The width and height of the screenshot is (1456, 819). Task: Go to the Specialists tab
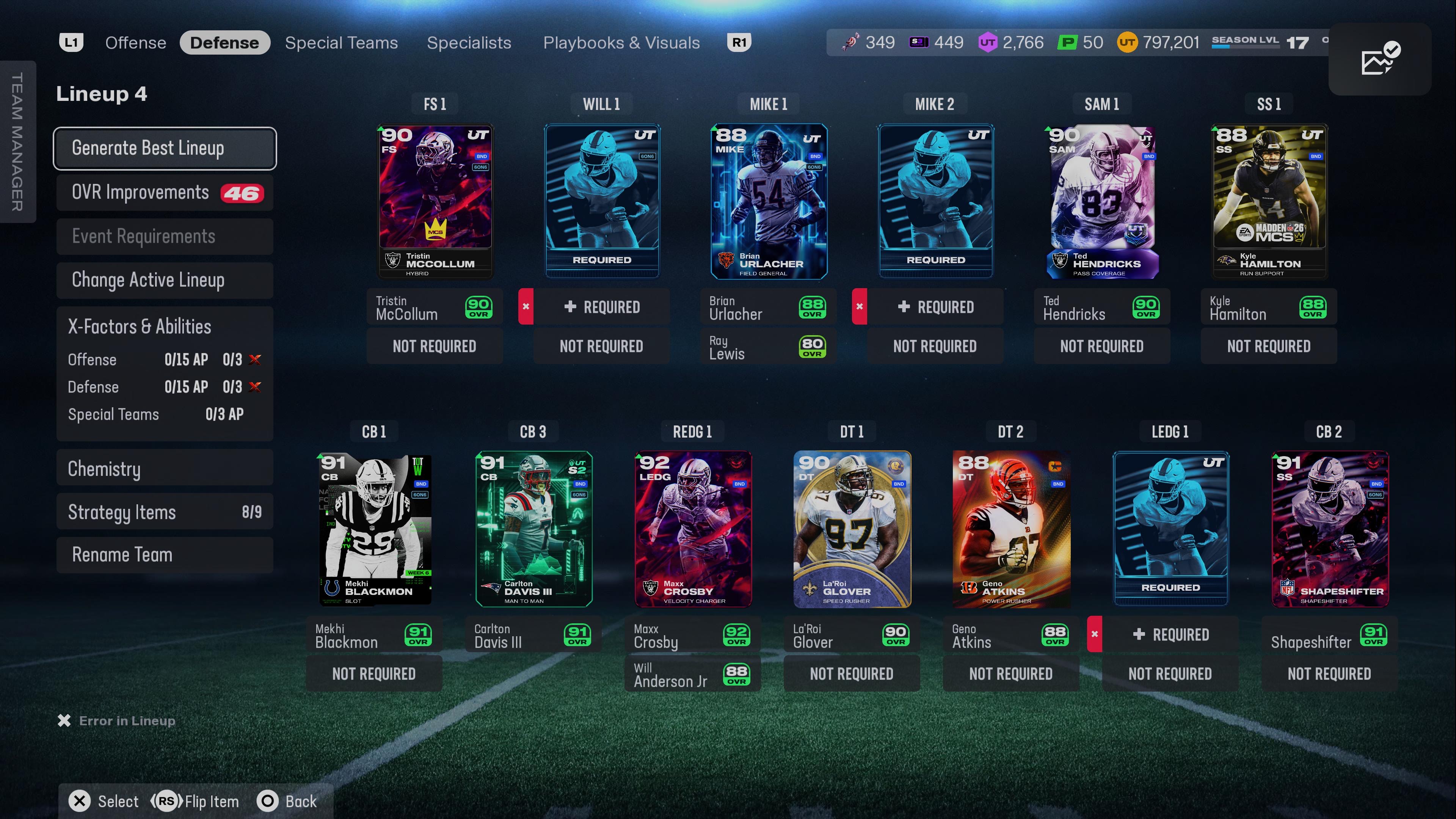[x=469, y=43]
